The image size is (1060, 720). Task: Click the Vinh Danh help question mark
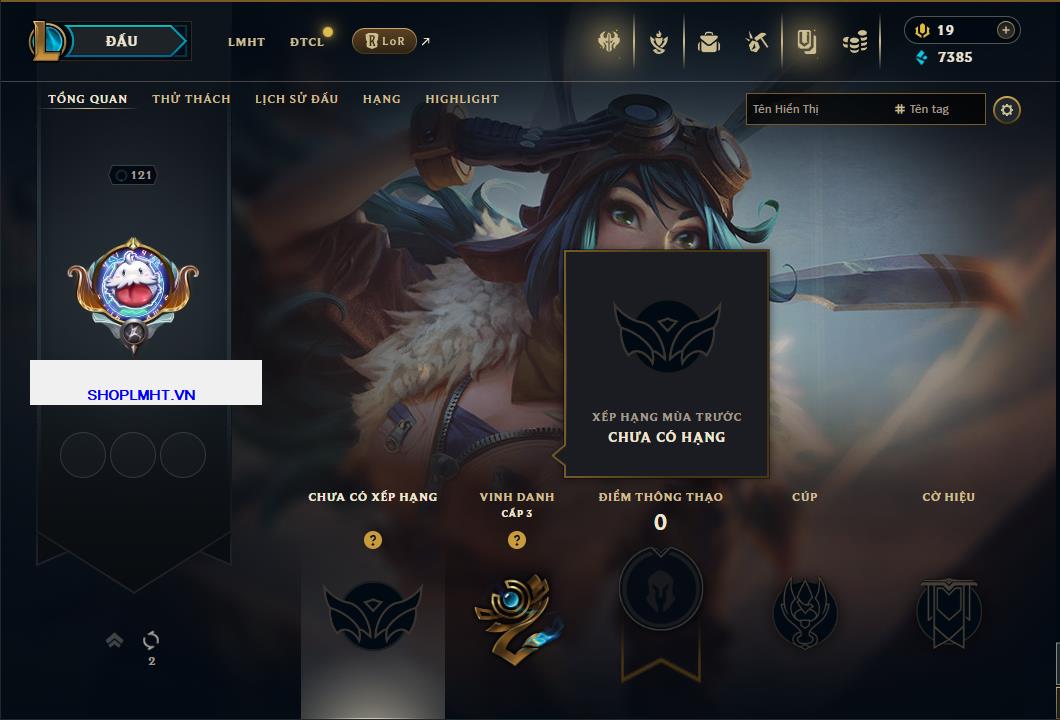[516, 540]
